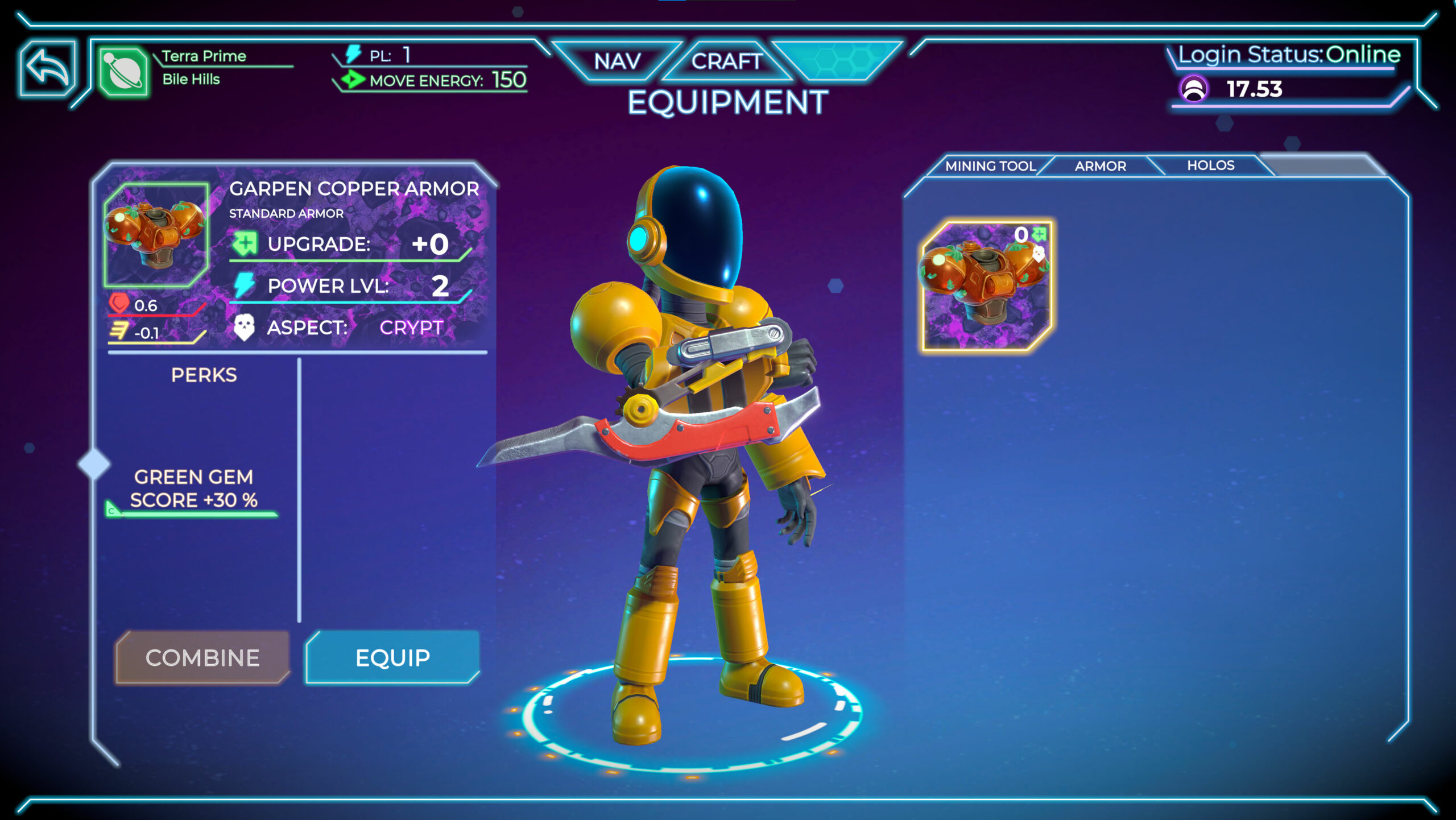This screenshot has width=1456, height=820.
Task: Select the MINING TOOL tab
Action: coord(990,166)
